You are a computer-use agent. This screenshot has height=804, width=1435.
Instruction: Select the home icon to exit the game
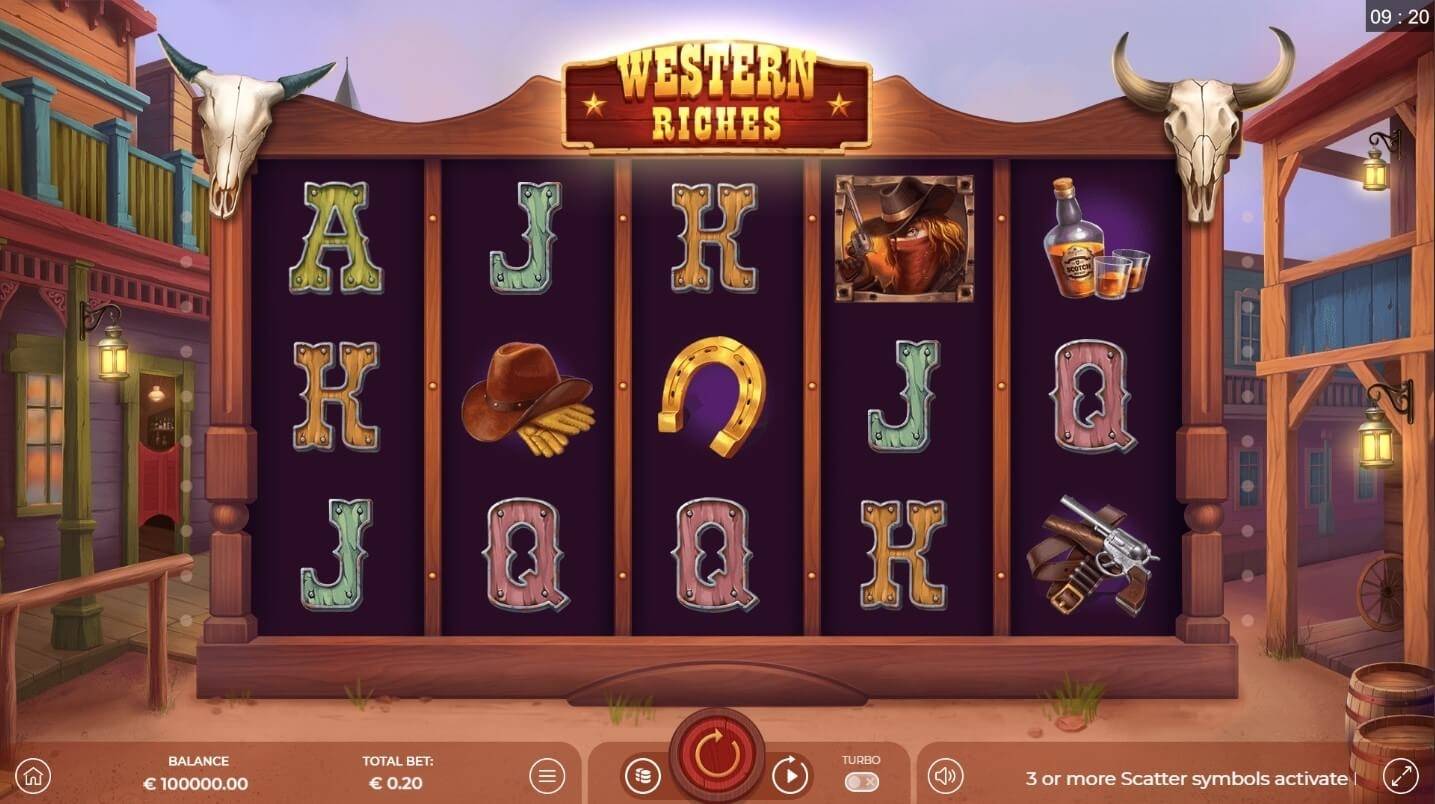point(34,775)
